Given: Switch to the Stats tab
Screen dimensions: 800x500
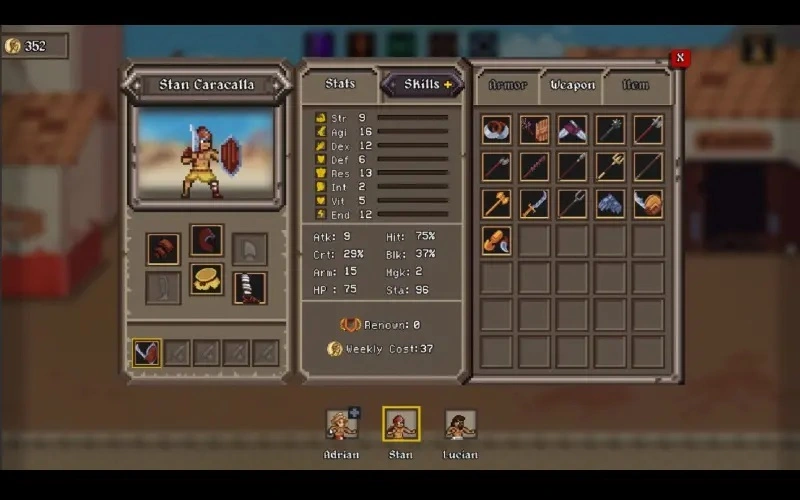Looking at the screenshot, I should tap(340, 84).
